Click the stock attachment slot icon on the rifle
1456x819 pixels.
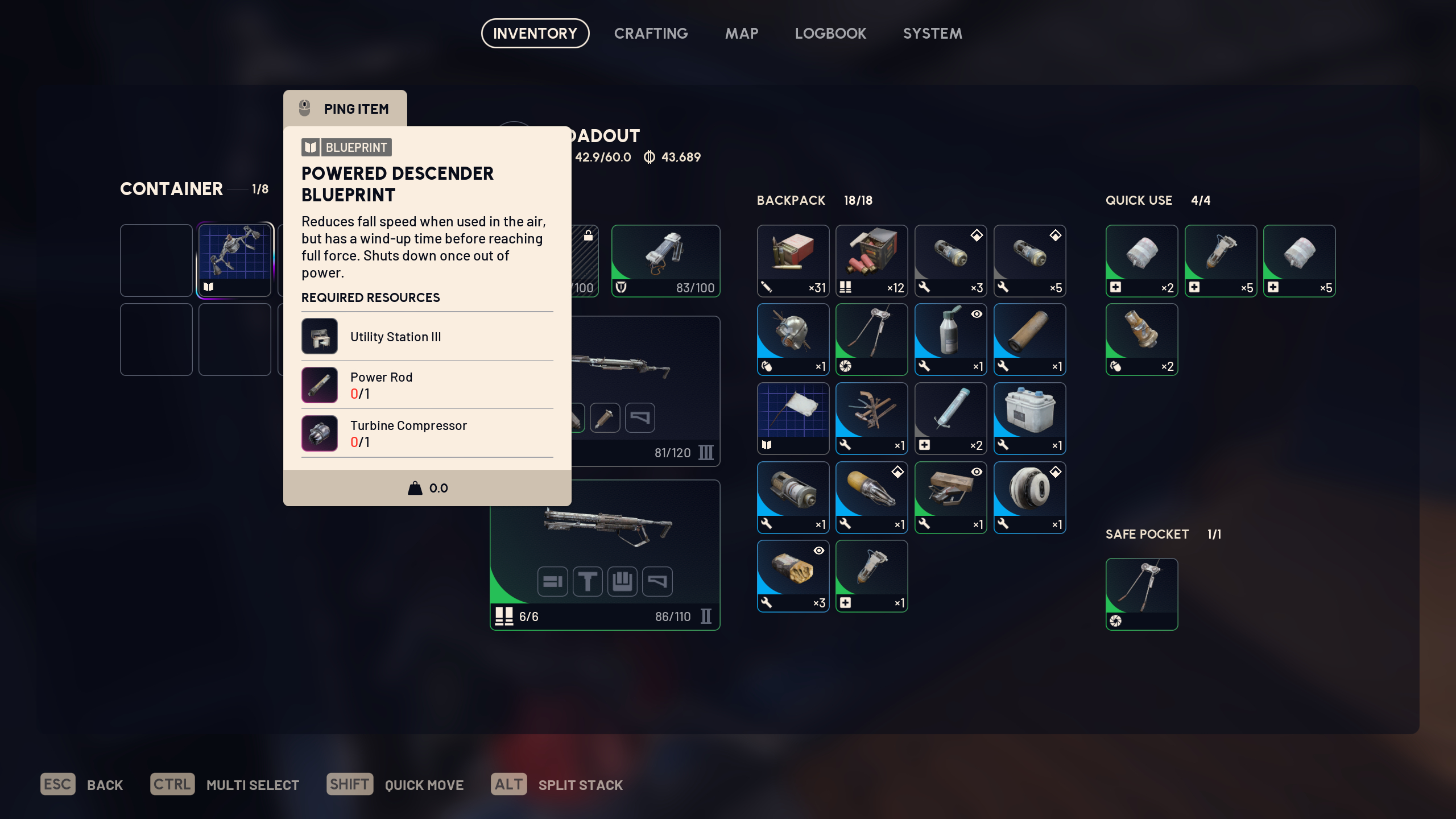tap(642, 417)
